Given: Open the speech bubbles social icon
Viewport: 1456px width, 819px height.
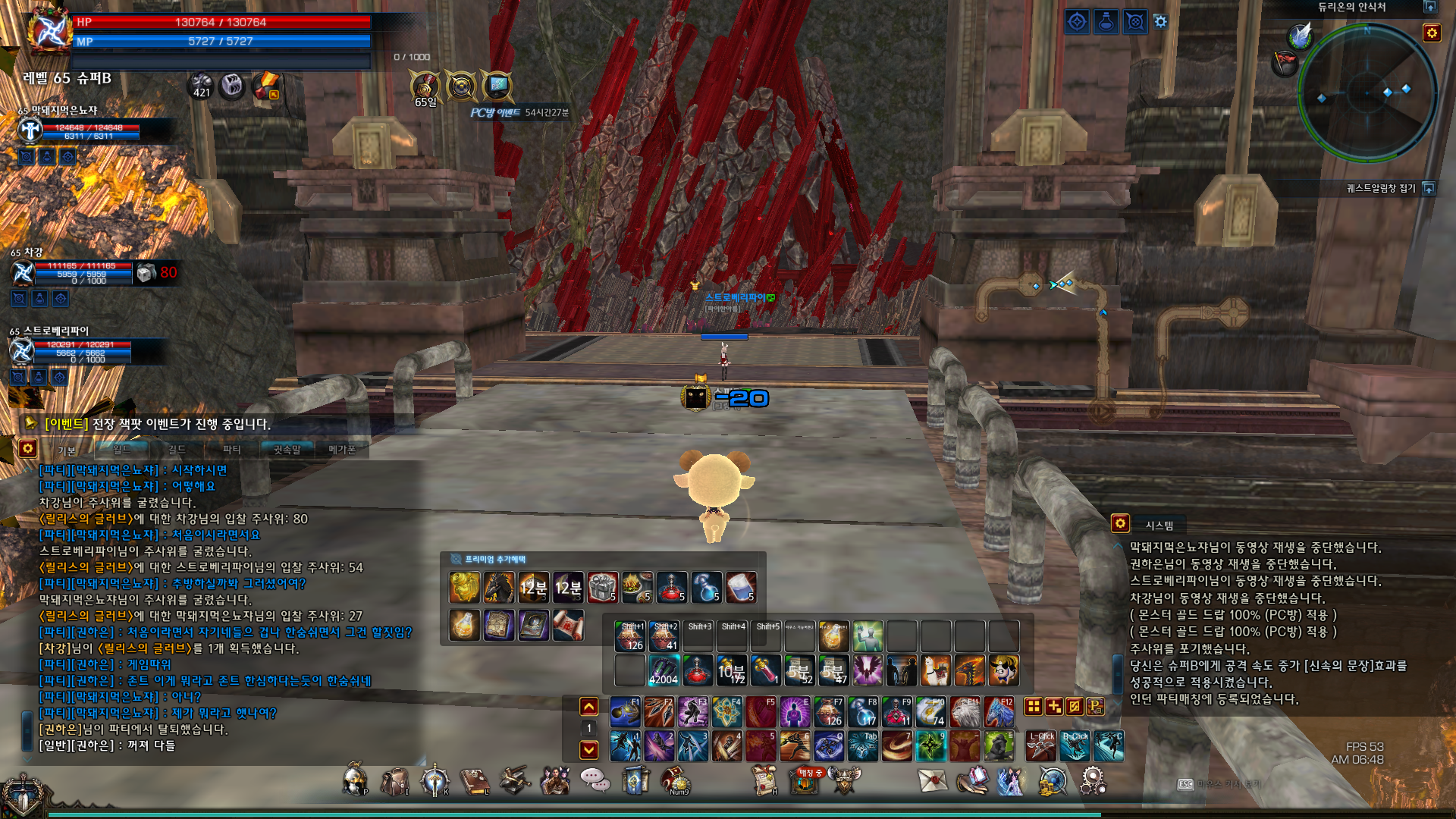Looking at the screenshot, I should pos(595,780).
